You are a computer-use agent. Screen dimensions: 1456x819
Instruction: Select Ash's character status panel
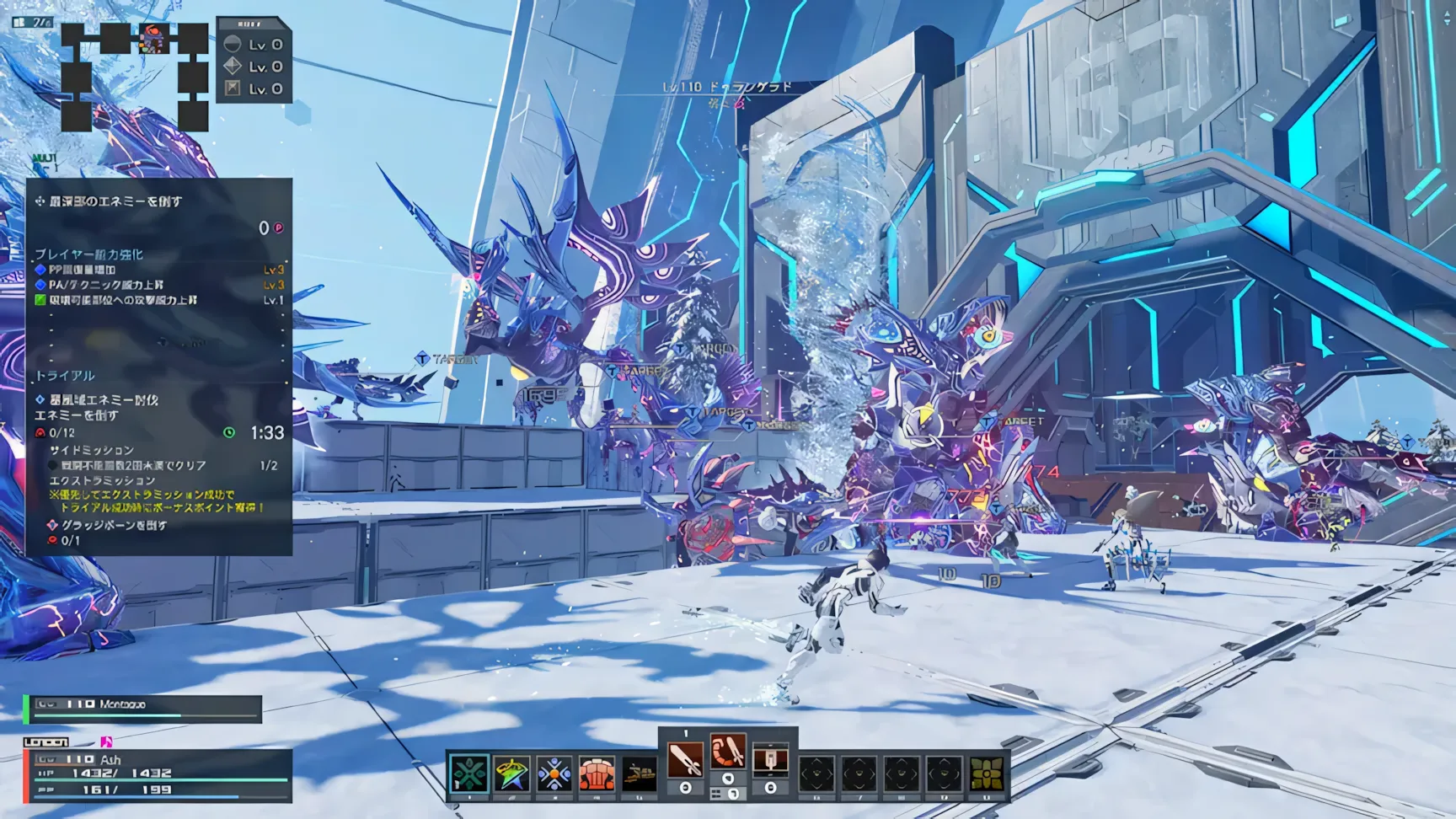click(160, 774)
